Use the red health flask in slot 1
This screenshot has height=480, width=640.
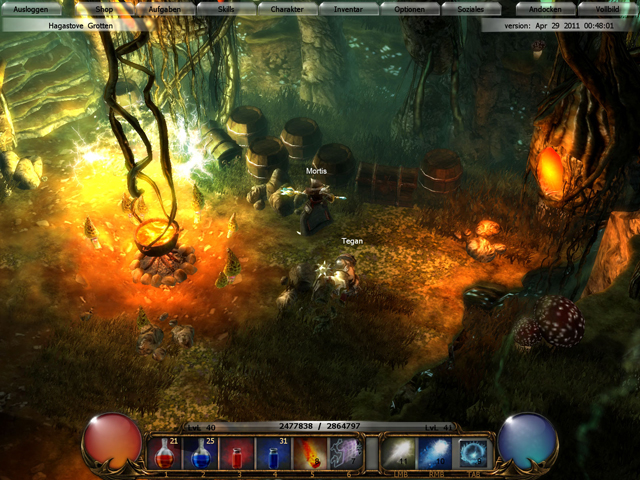(167, 453)
